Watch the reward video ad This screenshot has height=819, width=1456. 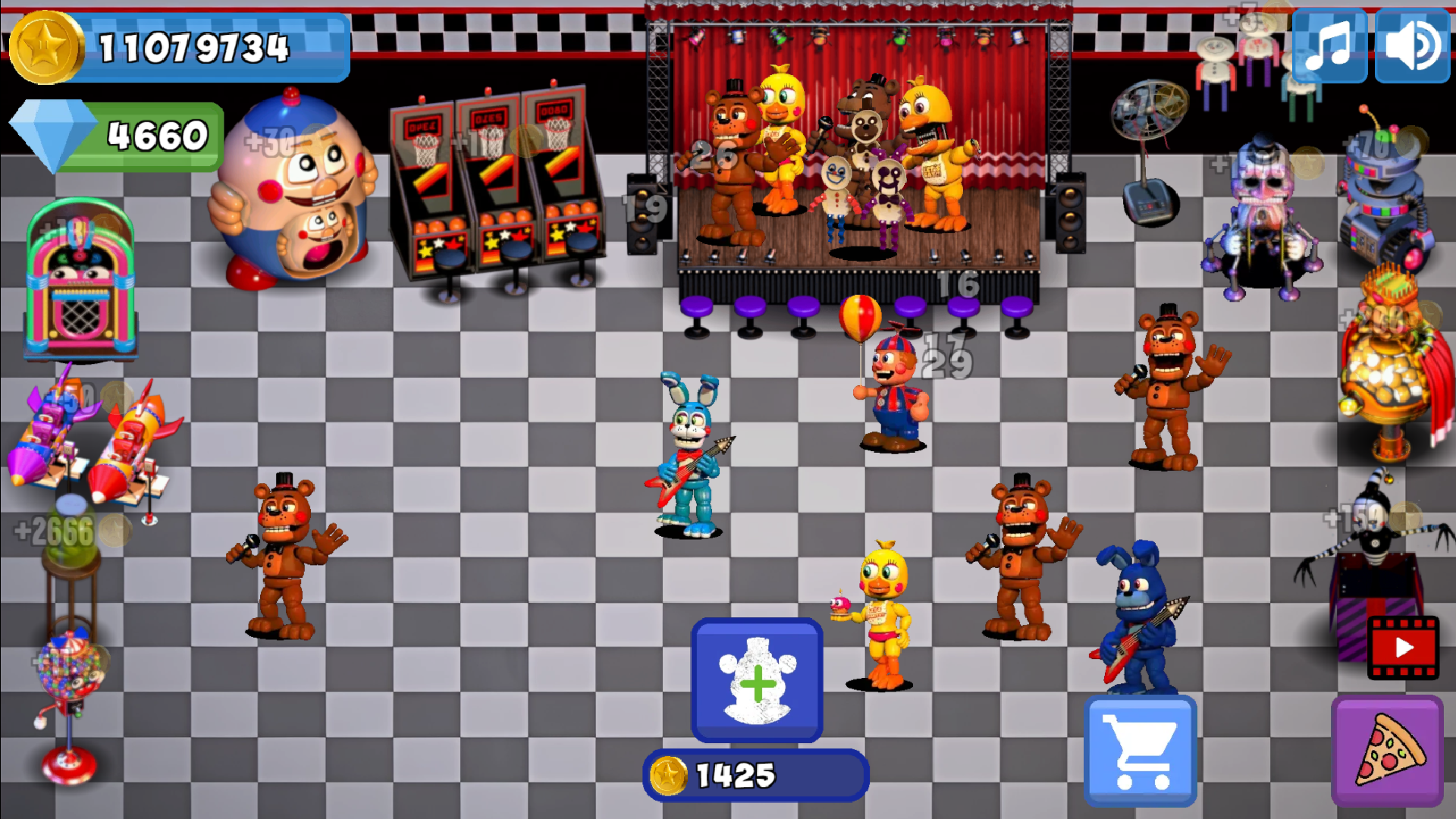tap(1402, 648)
